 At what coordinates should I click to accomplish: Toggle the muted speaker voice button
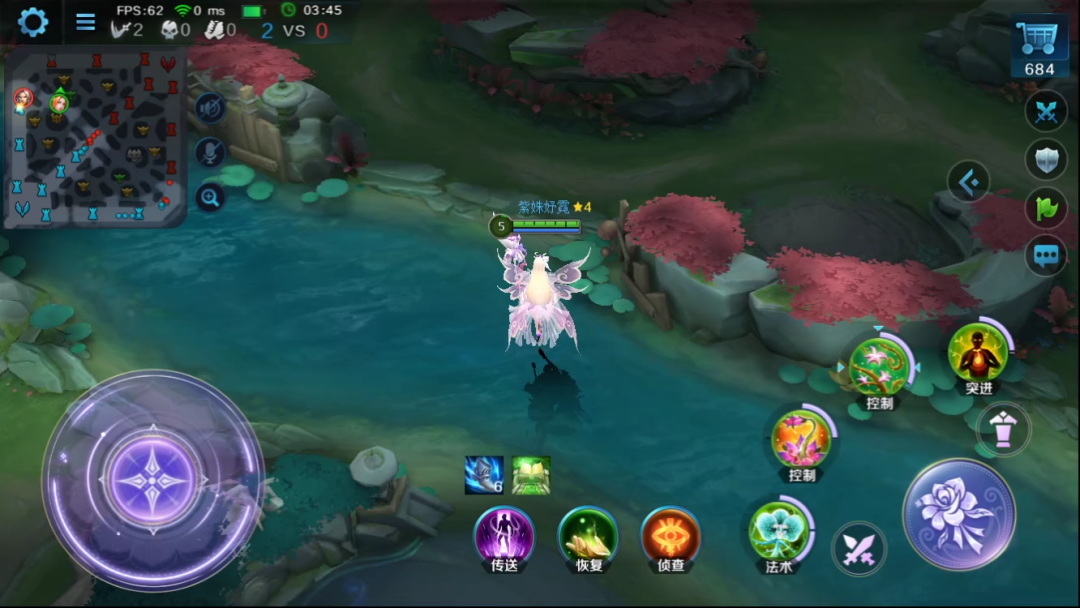210,107
